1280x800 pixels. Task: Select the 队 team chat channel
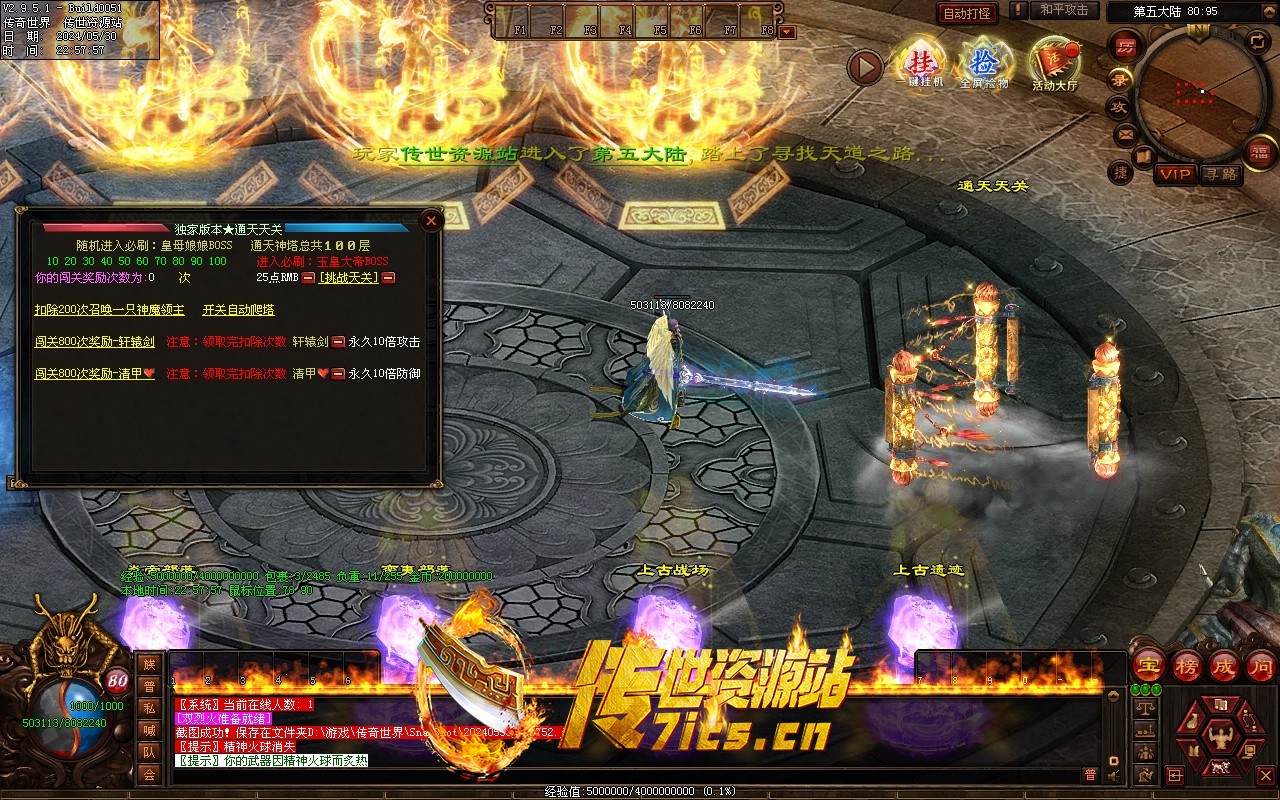click(x=149, y=752)
